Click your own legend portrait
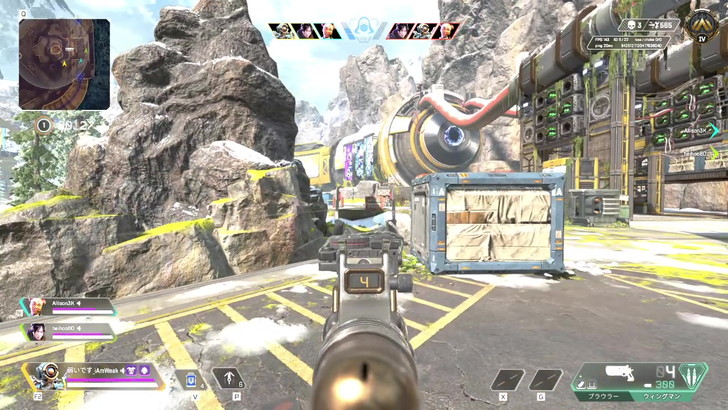This screenshot has height=410, width=728. coord(48,375)
